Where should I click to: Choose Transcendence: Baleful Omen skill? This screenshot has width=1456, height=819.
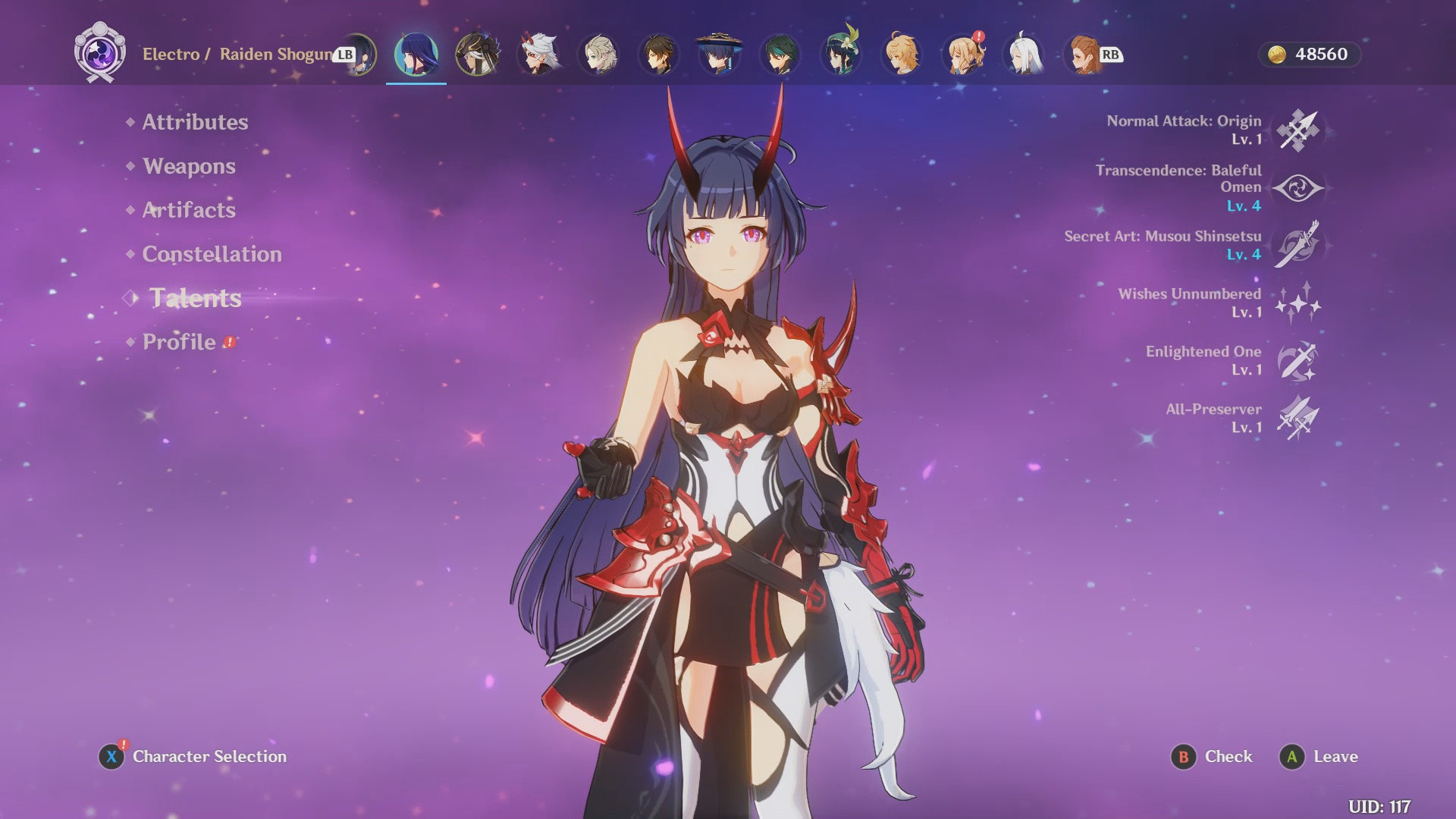pyautogui.click(x=1298, y=188)
